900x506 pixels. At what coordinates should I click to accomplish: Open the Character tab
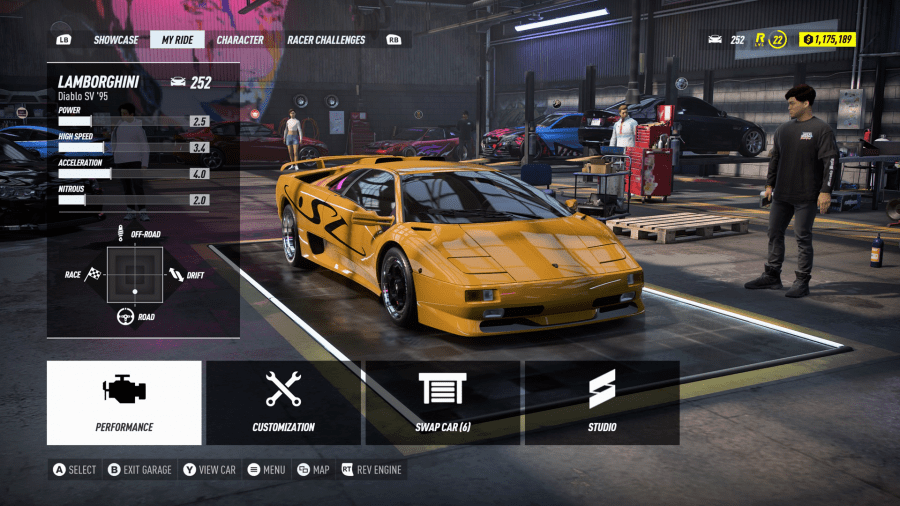point(240,40)
